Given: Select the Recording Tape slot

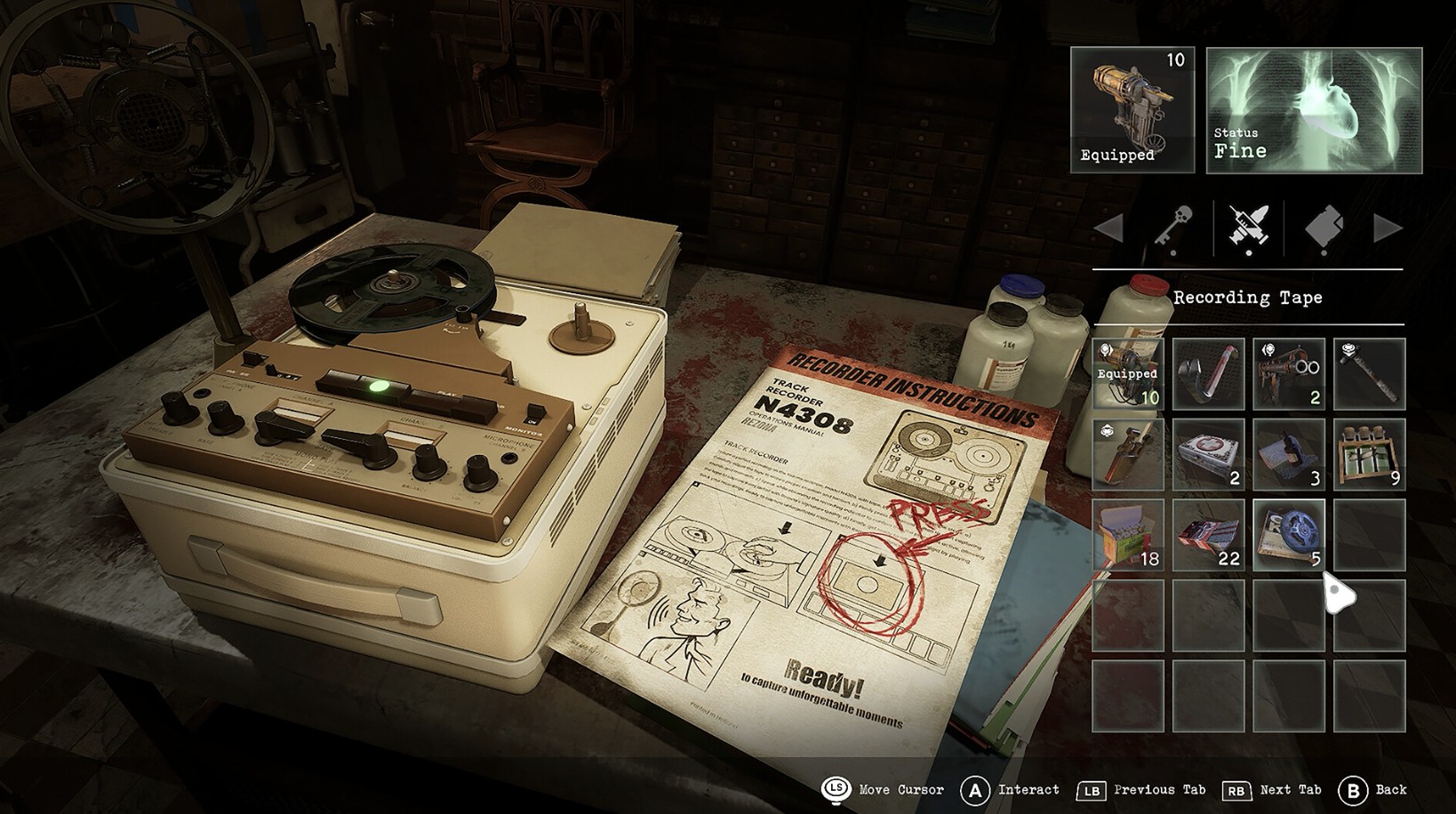Looking at the screenshot, I should (1288, 534).
